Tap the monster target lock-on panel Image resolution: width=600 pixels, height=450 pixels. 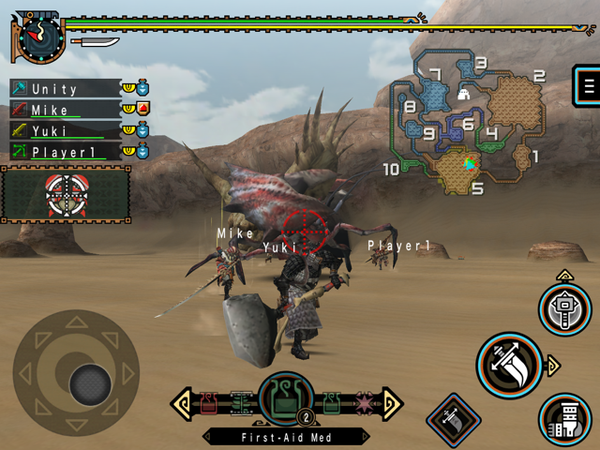[x=66, y=194]
